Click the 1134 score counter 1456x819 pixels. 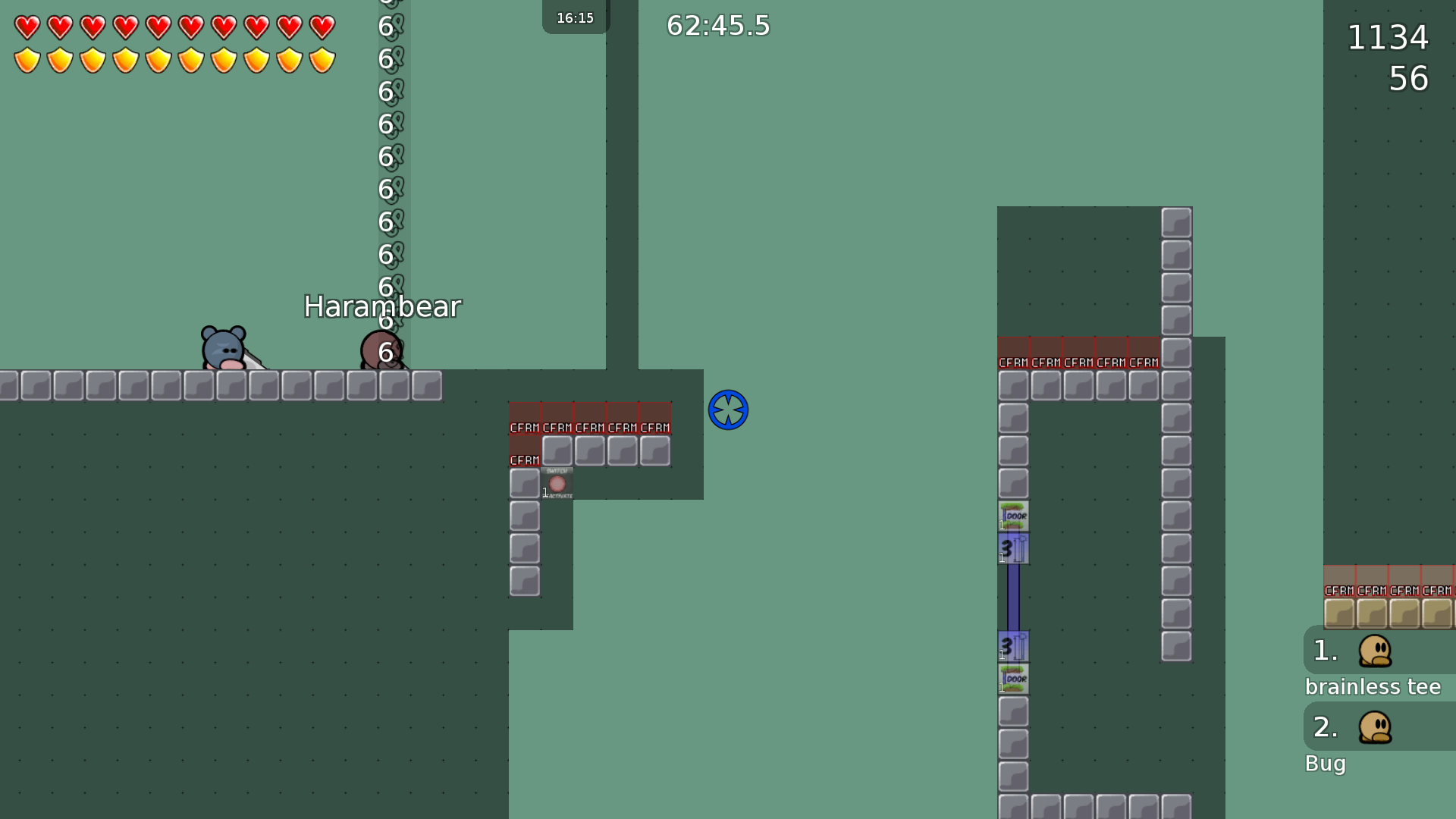pyautogui.click(x=1387, y=38)
